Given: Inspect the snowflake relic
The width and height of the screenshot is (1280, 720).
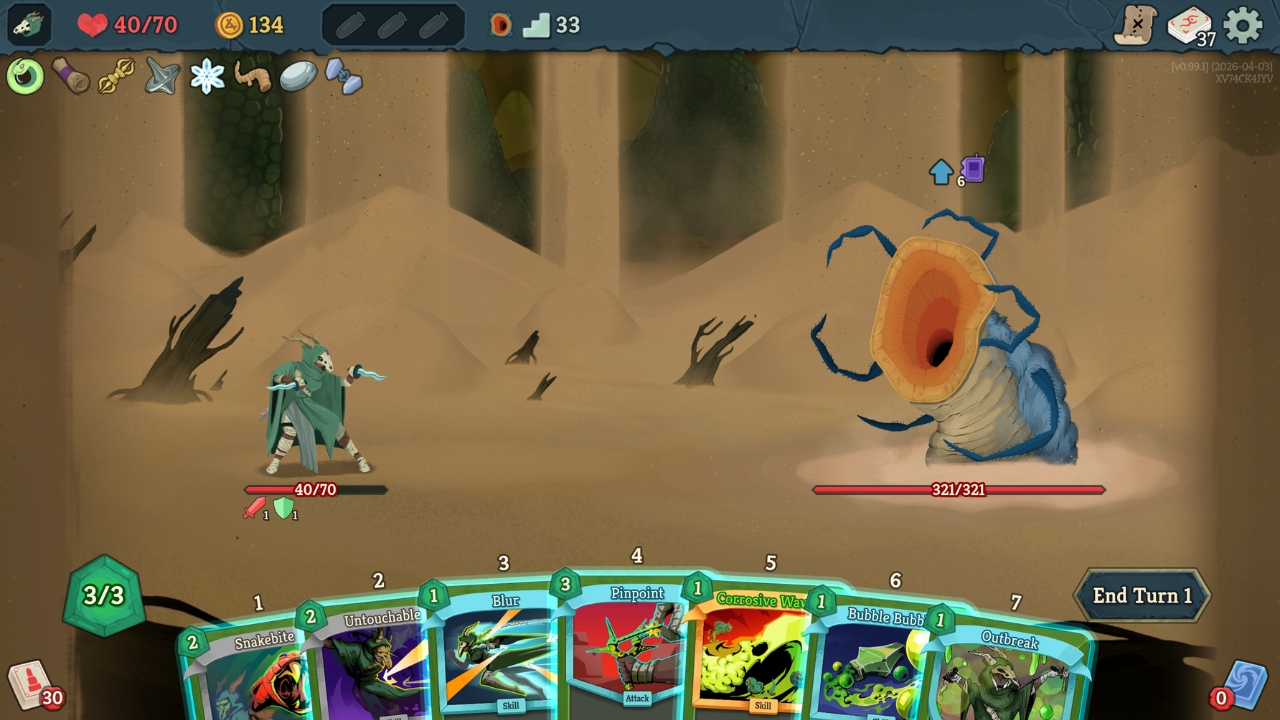Looking at the screenshot, I should tap(208, 76).
